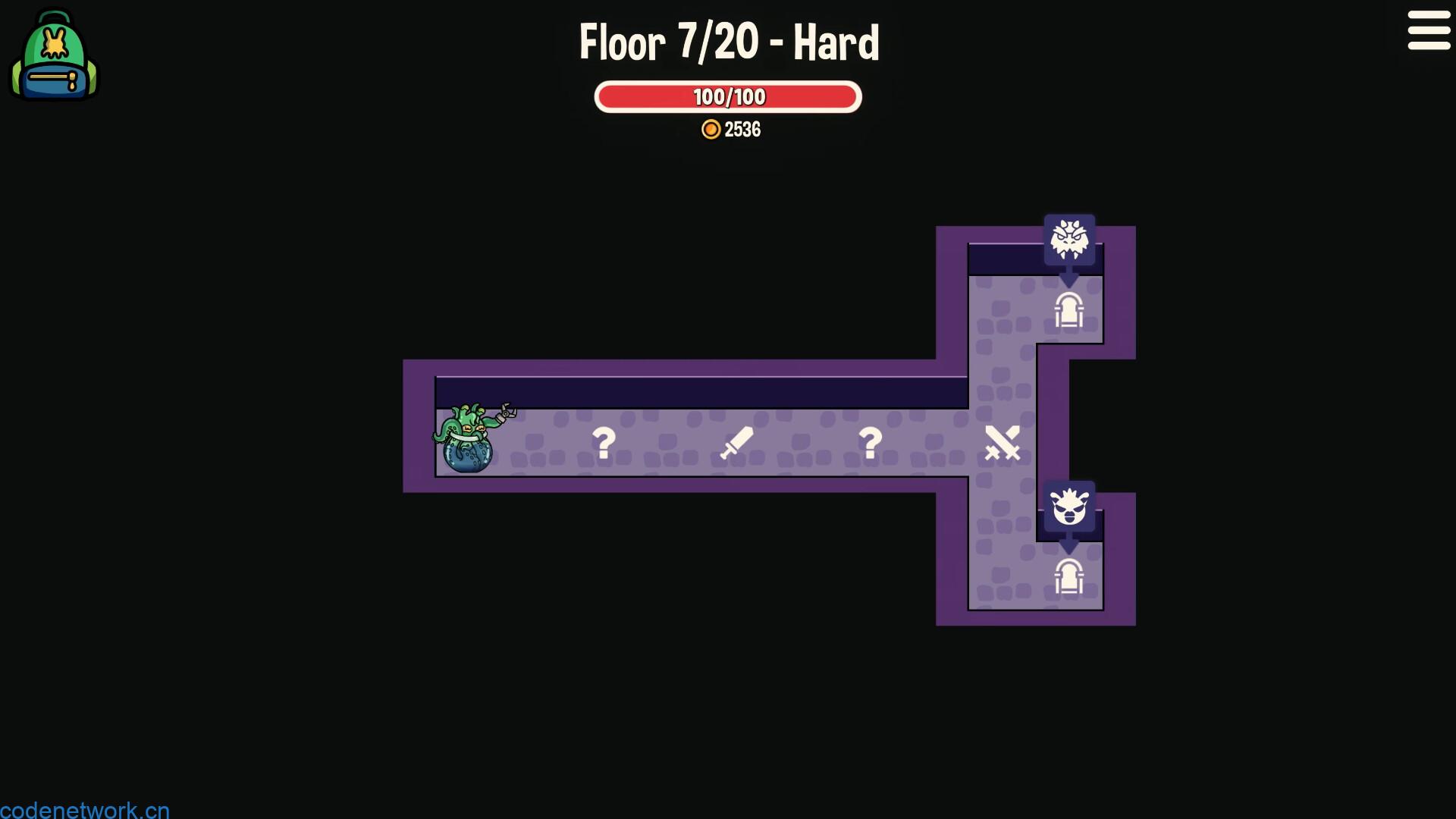Select the first question mark tile
The height and width of the screenshot is (819, 1456).
603,442
